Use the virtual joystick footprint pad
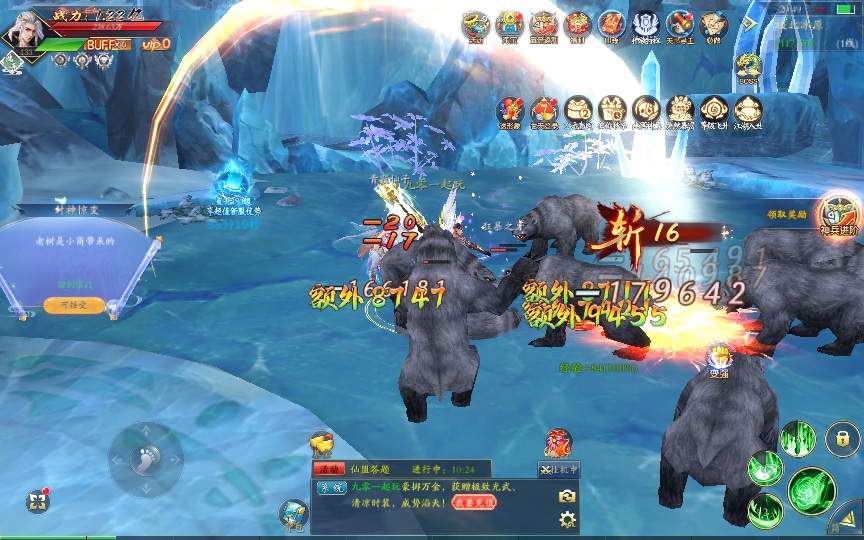Viewport: 864px width, 540px height. 146,459
